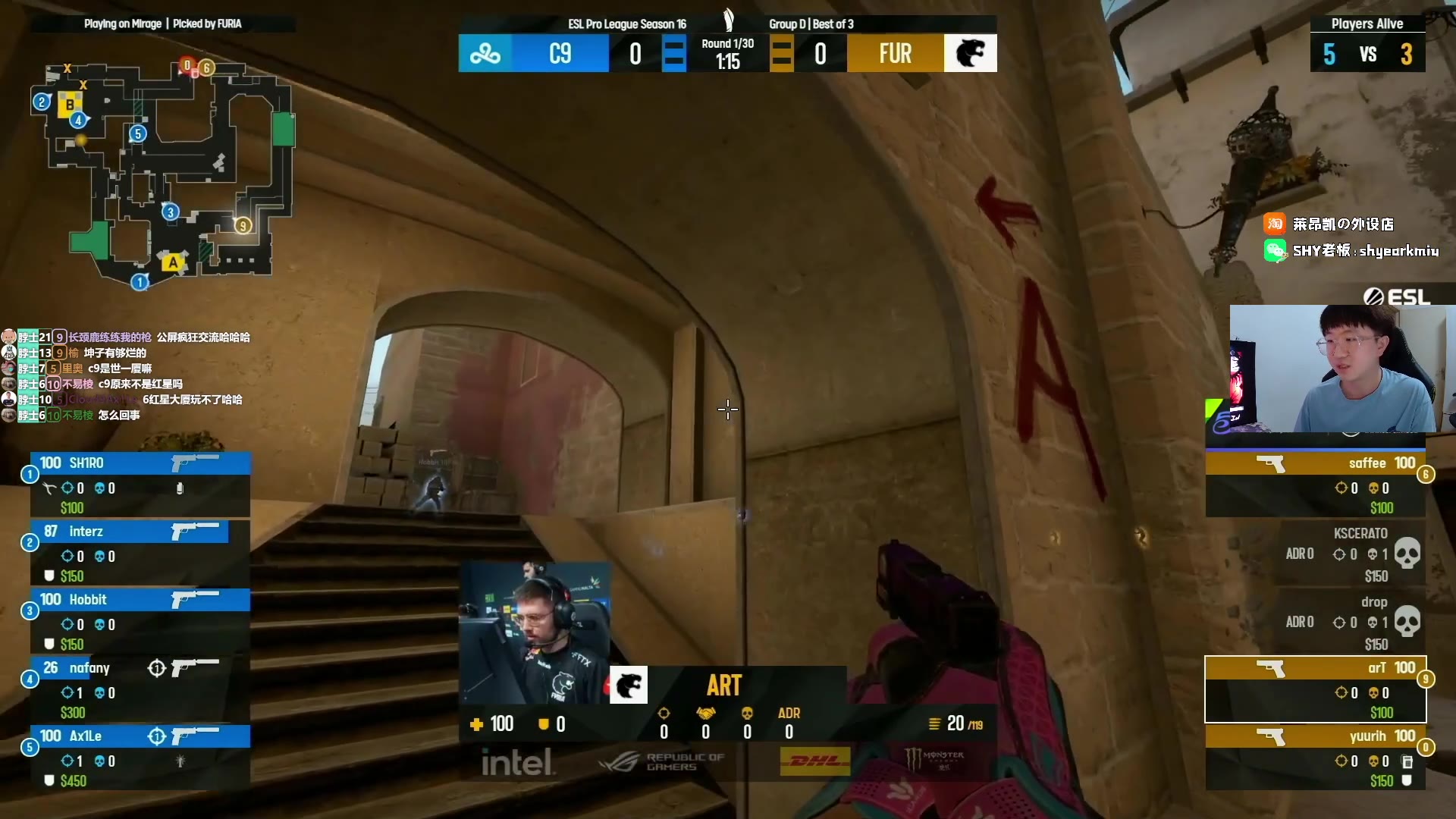Select Ax1Le's player row
This screenshot has height=819, width=1456.
140,757
